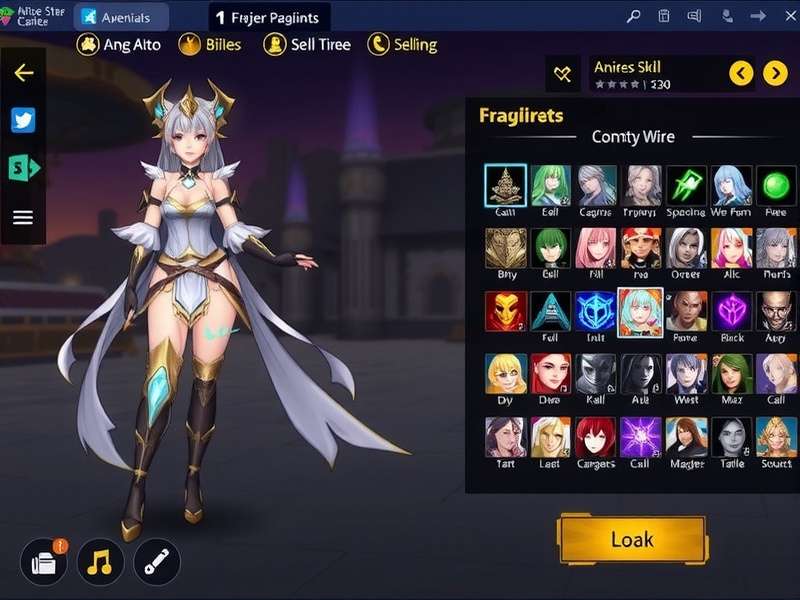
Task: Choose the green lightning Specing fragment
Action: [x=686, y=186]
